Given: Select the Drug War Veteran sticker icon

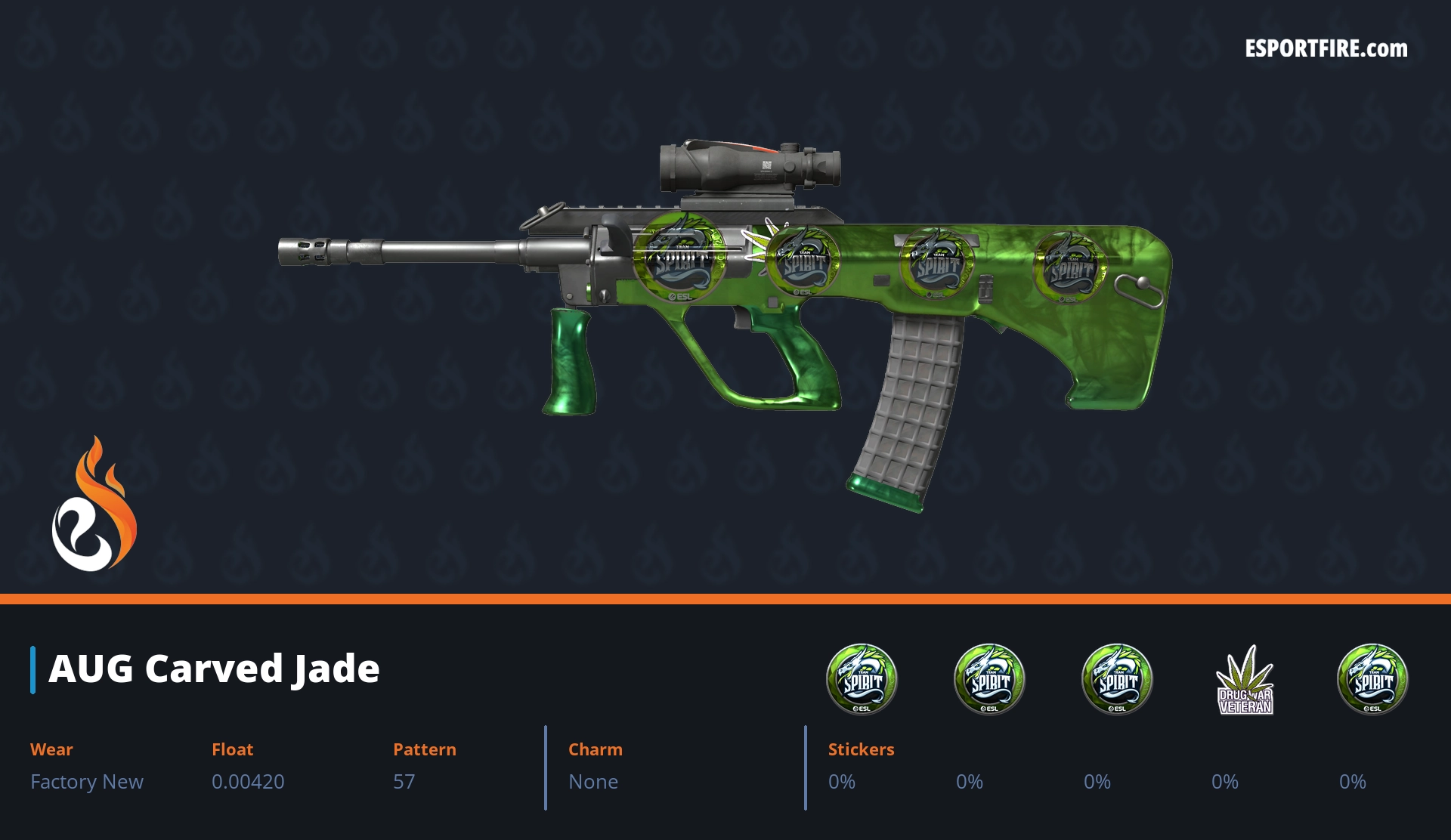Looking at the screenshot, I should click(1245, 680).
